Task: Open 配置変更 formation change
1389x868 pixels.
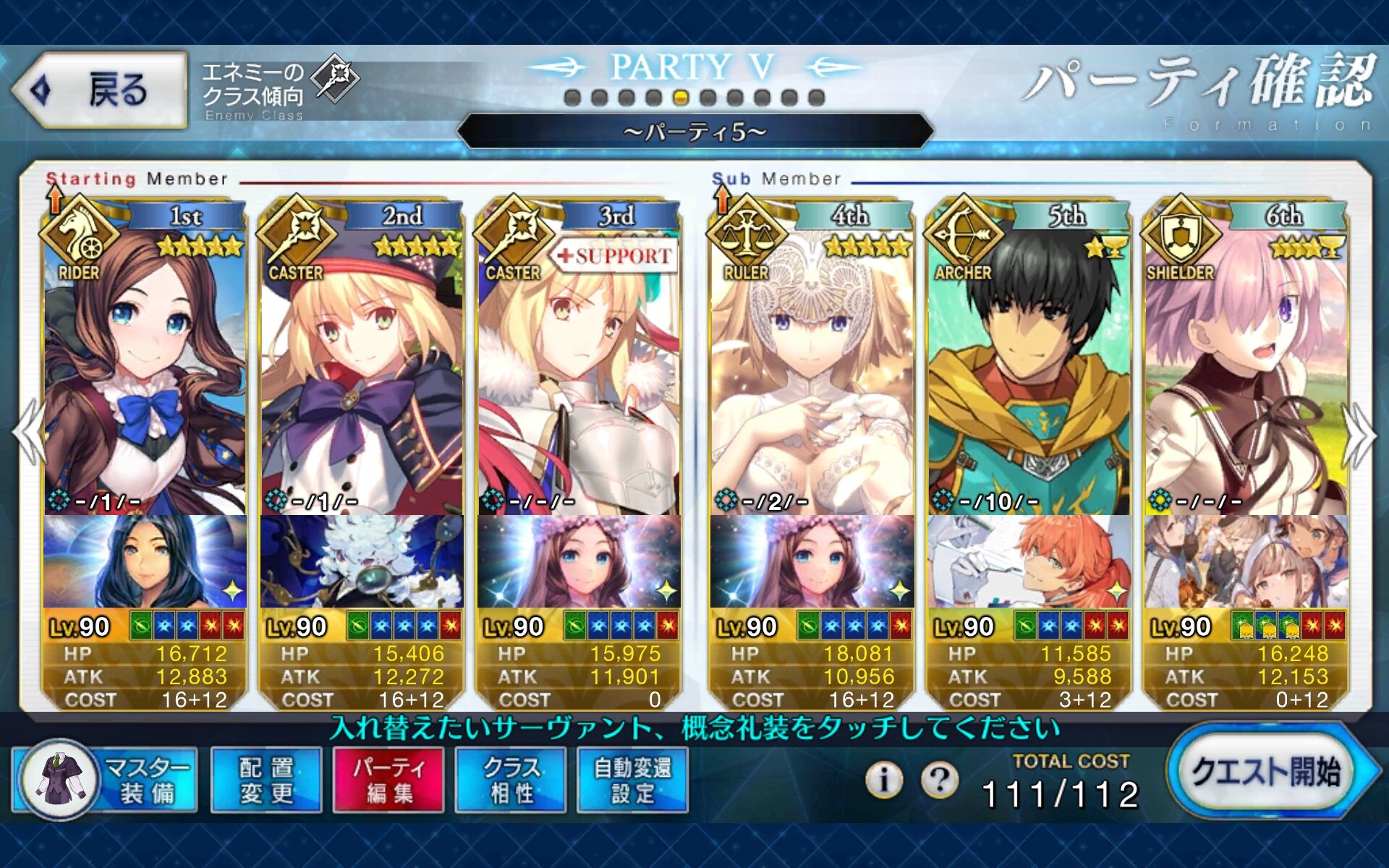Action: (x=266, y=780)
